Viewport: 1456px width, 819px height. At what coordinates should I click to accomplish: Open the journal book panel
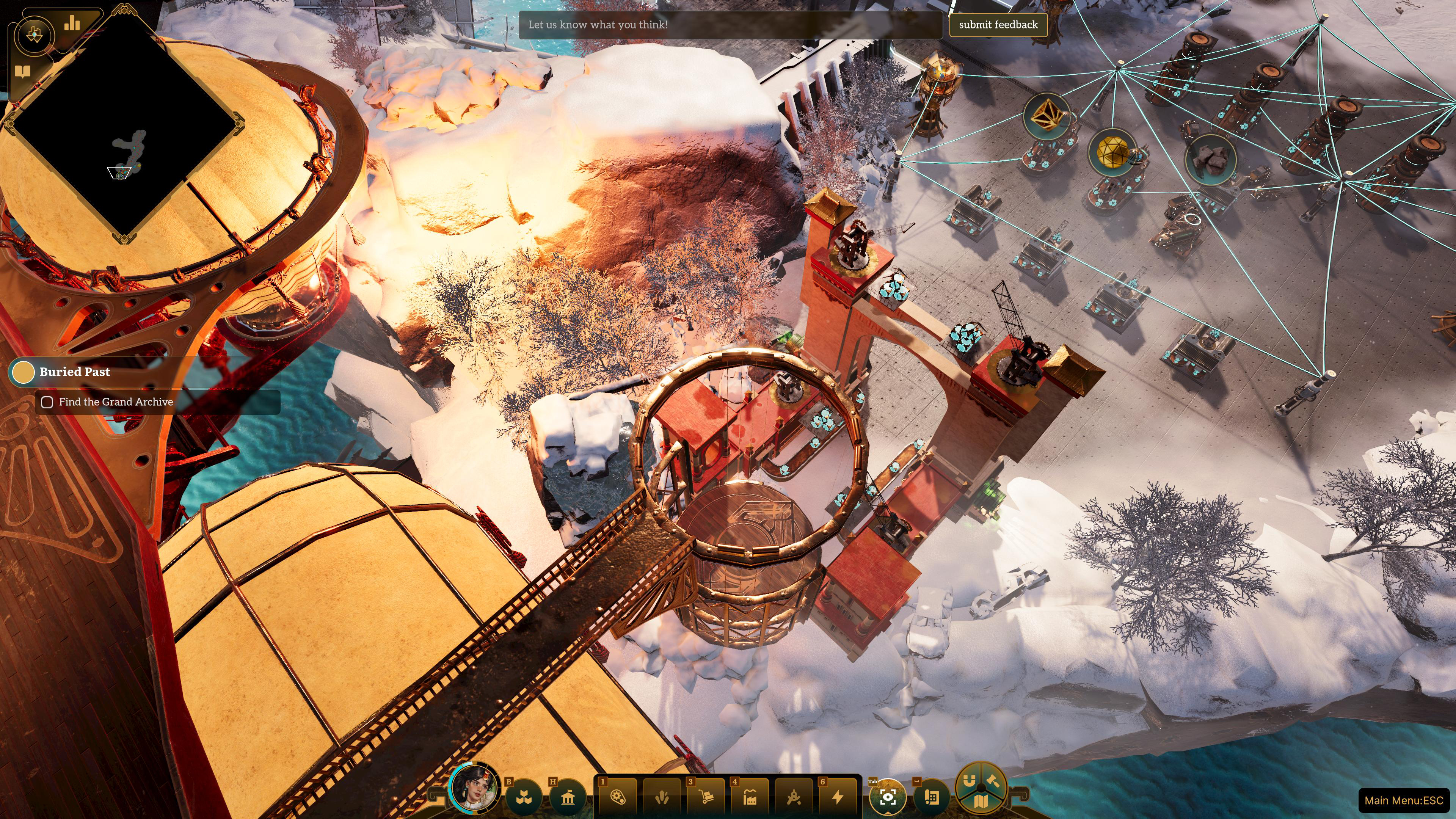[23, 72]
